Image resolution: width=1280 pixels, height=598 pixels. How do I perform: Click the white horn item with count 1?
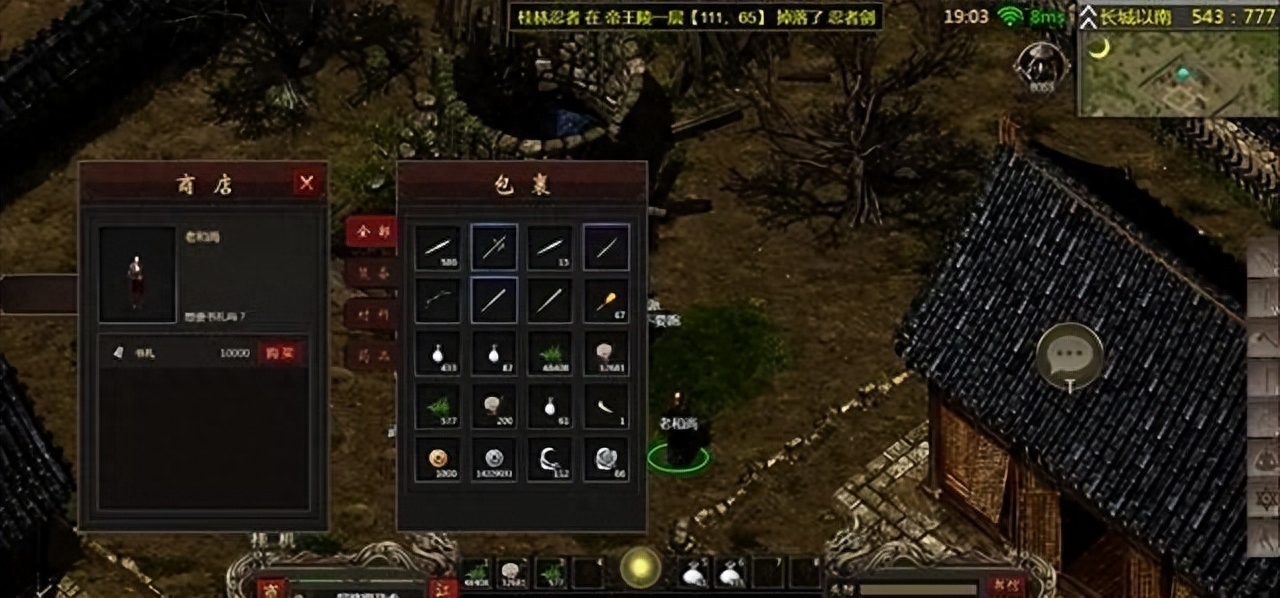click(606, 407)
